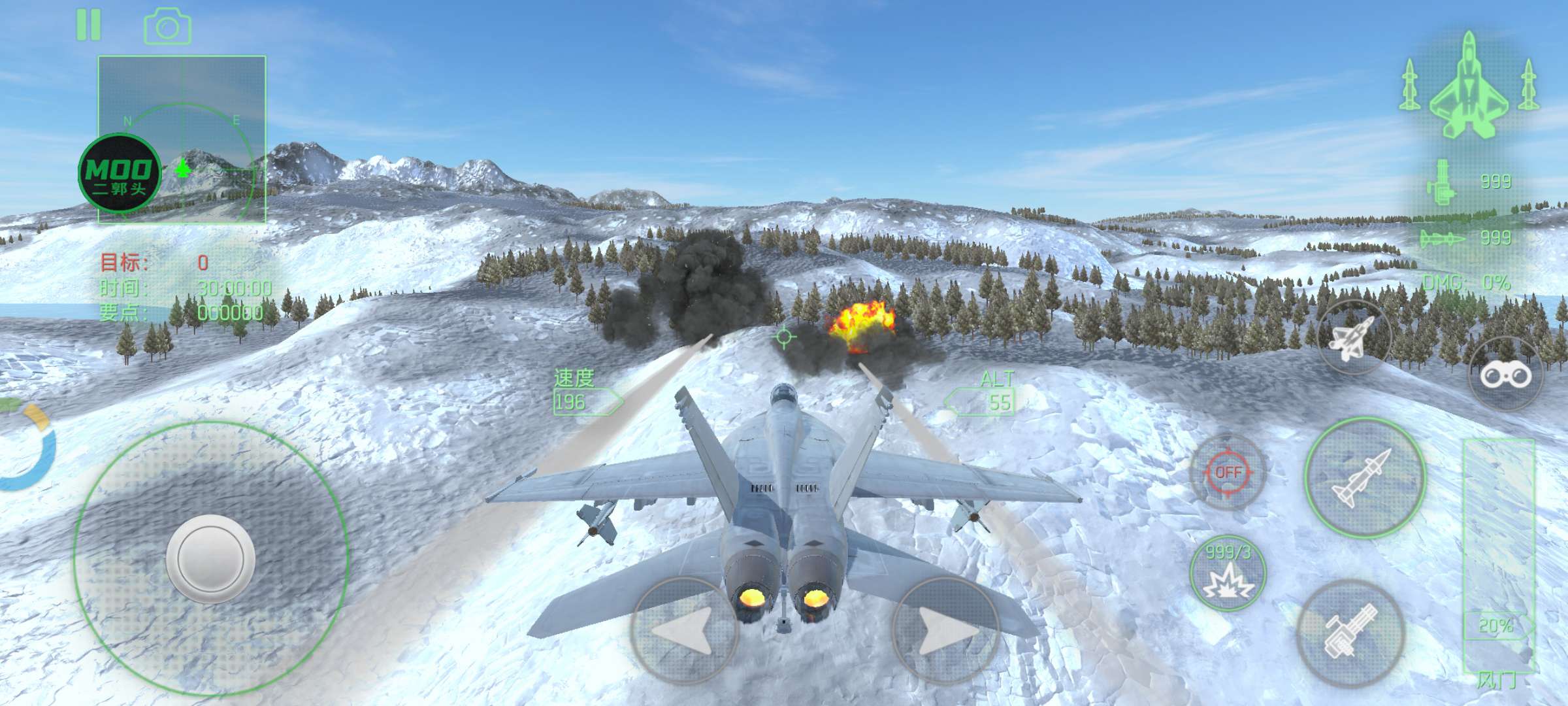The image size is (1568, 706).
Task: Fire a missile with the missile button
Action: tap(1365, 478)
